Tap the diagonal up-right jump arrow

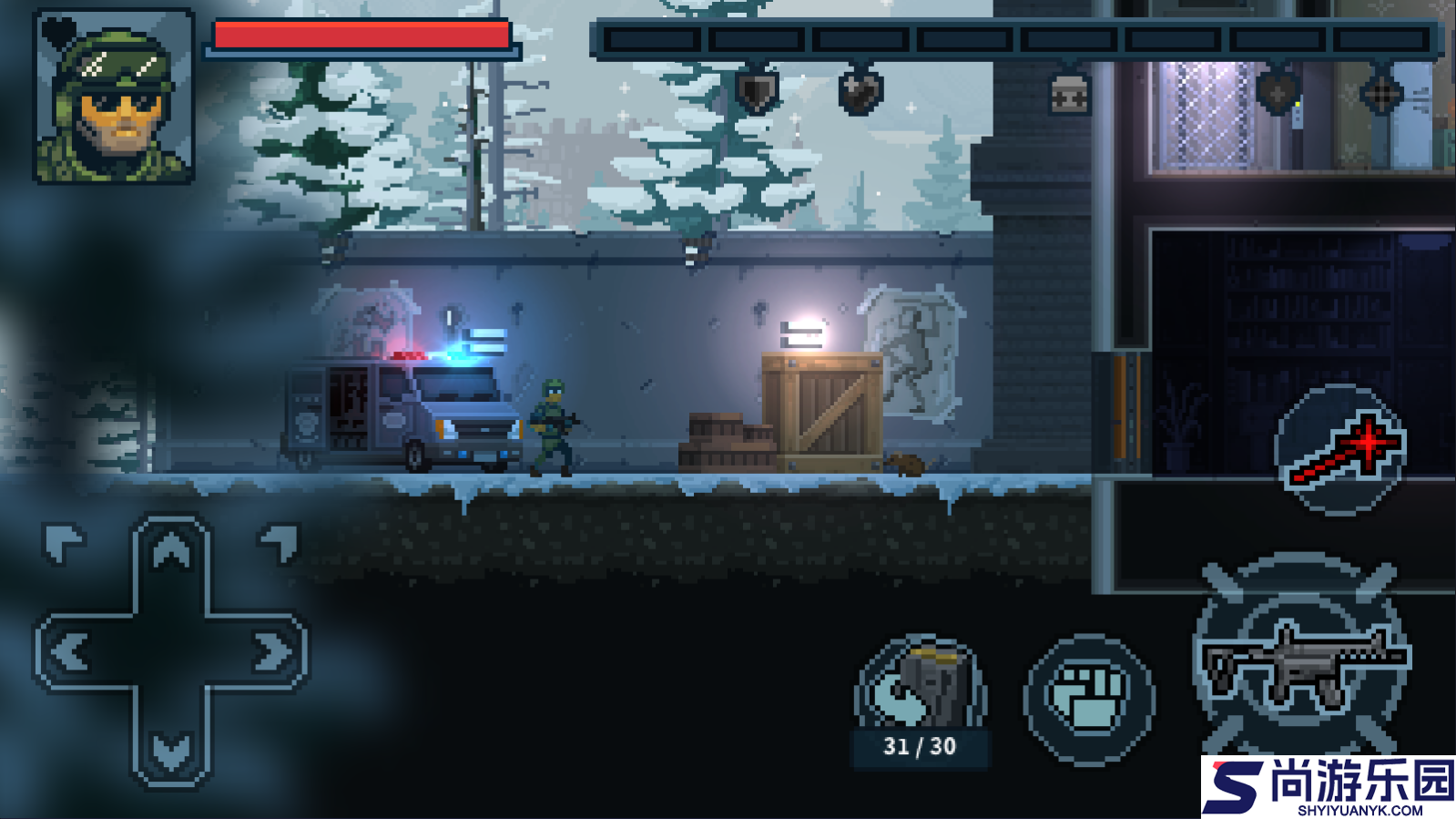point(280,543)
